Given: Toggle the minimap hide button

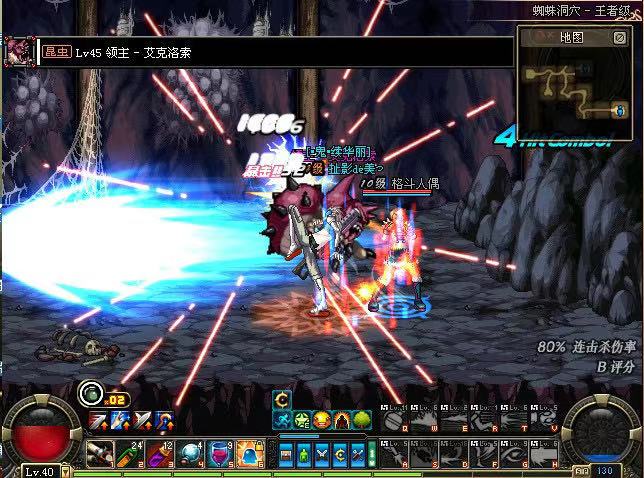Looking at the screenshot, I should (620, 37).
